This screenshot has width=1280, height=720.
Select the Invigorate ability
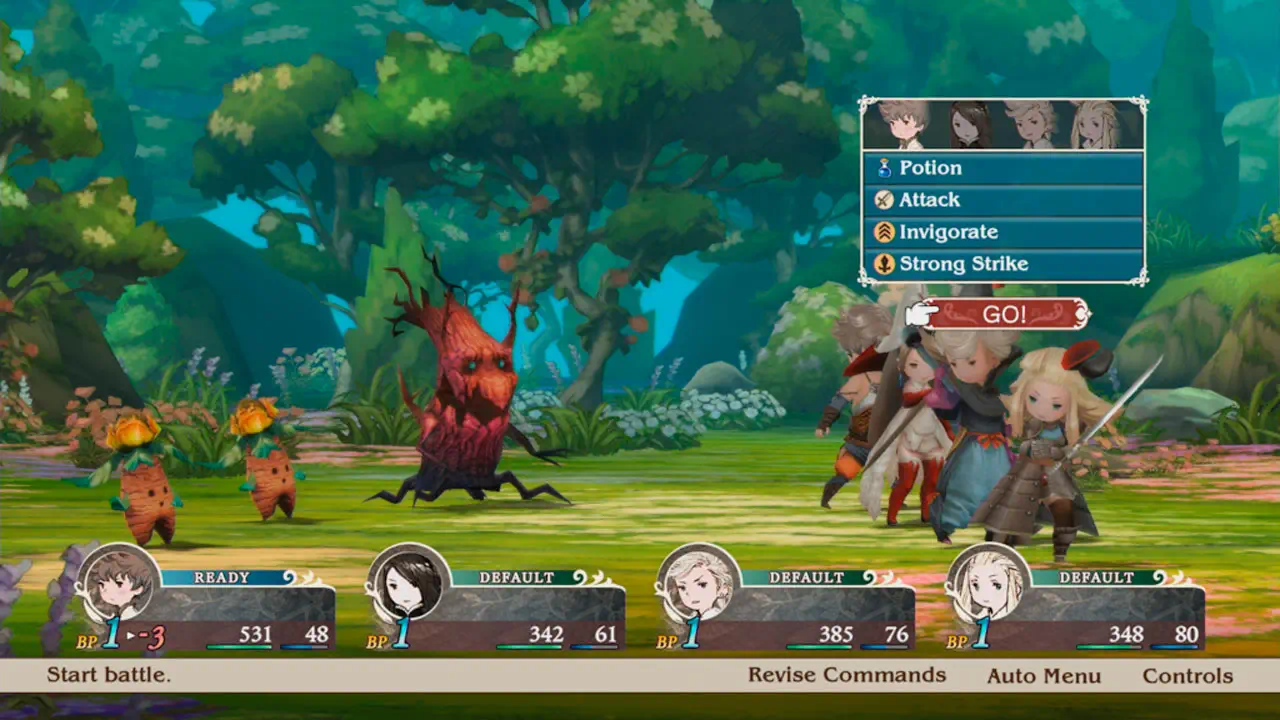tap(1002, 232)
